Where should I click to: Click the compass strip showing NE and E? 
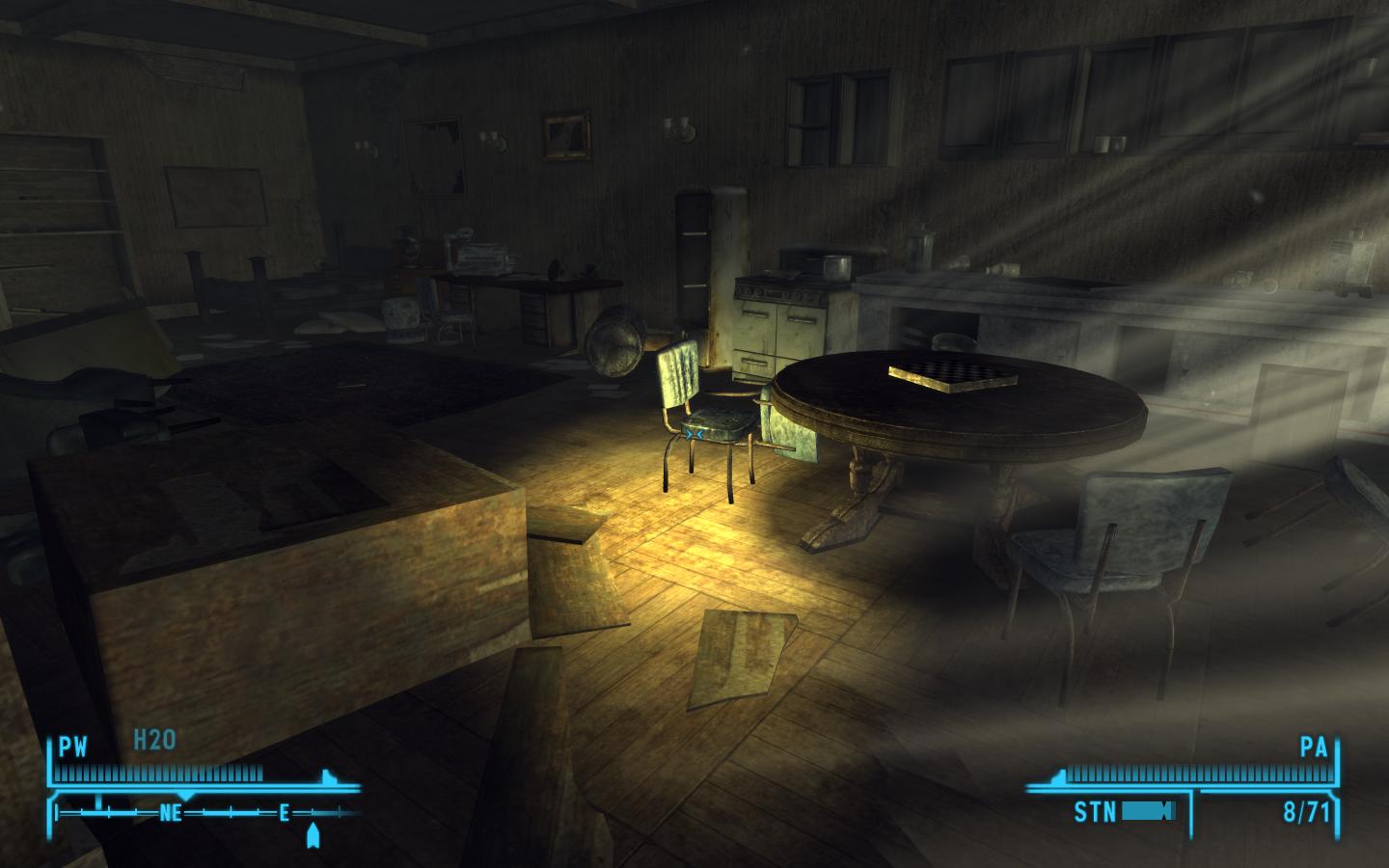pyautogui.click(x=203, y=813)
